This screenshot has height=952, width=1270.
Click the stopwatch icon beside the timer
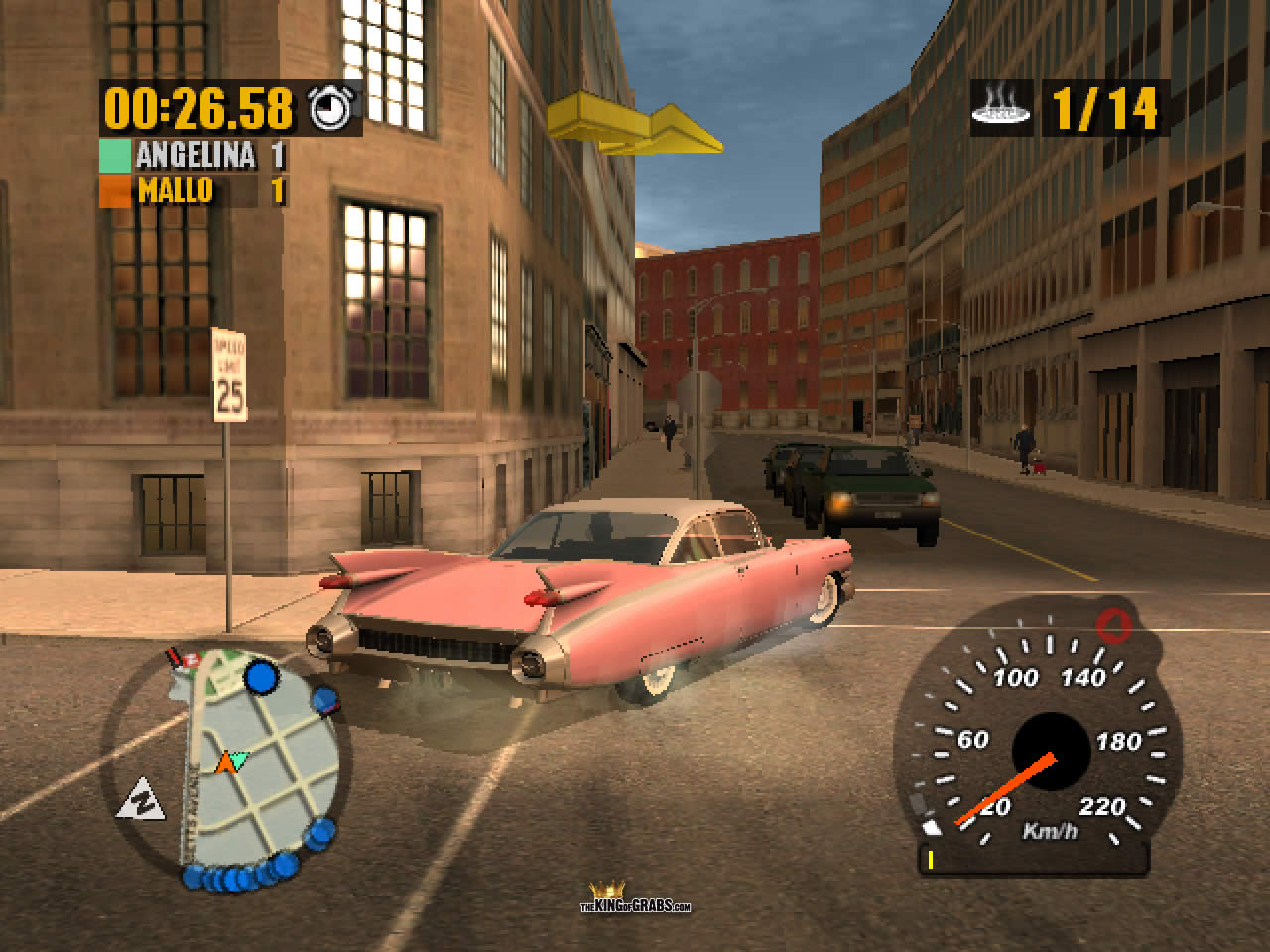(x=326, y=107)
